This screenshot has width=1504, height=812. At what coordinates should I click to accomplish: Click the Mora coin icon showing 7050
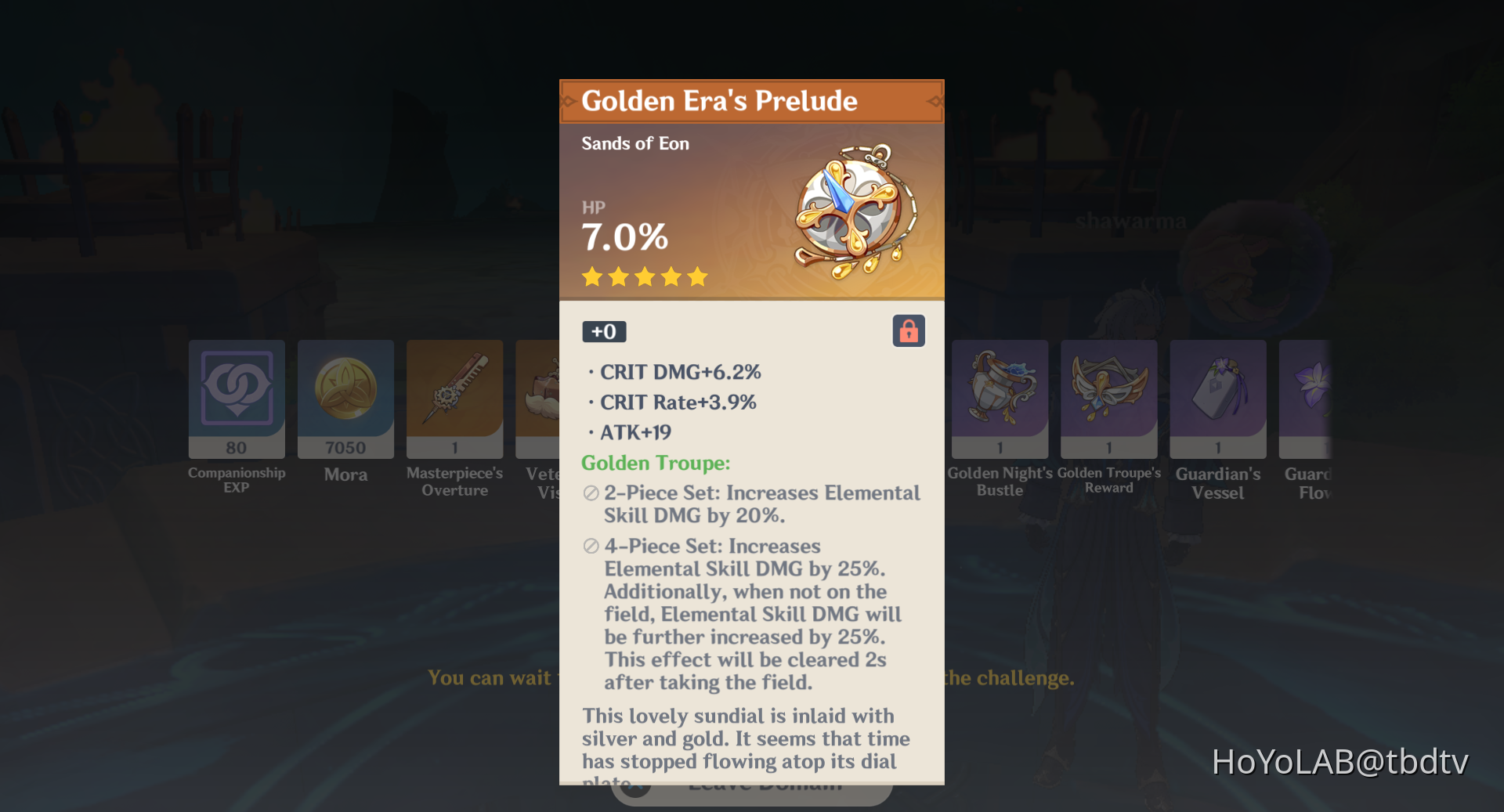tap(345, 399)
